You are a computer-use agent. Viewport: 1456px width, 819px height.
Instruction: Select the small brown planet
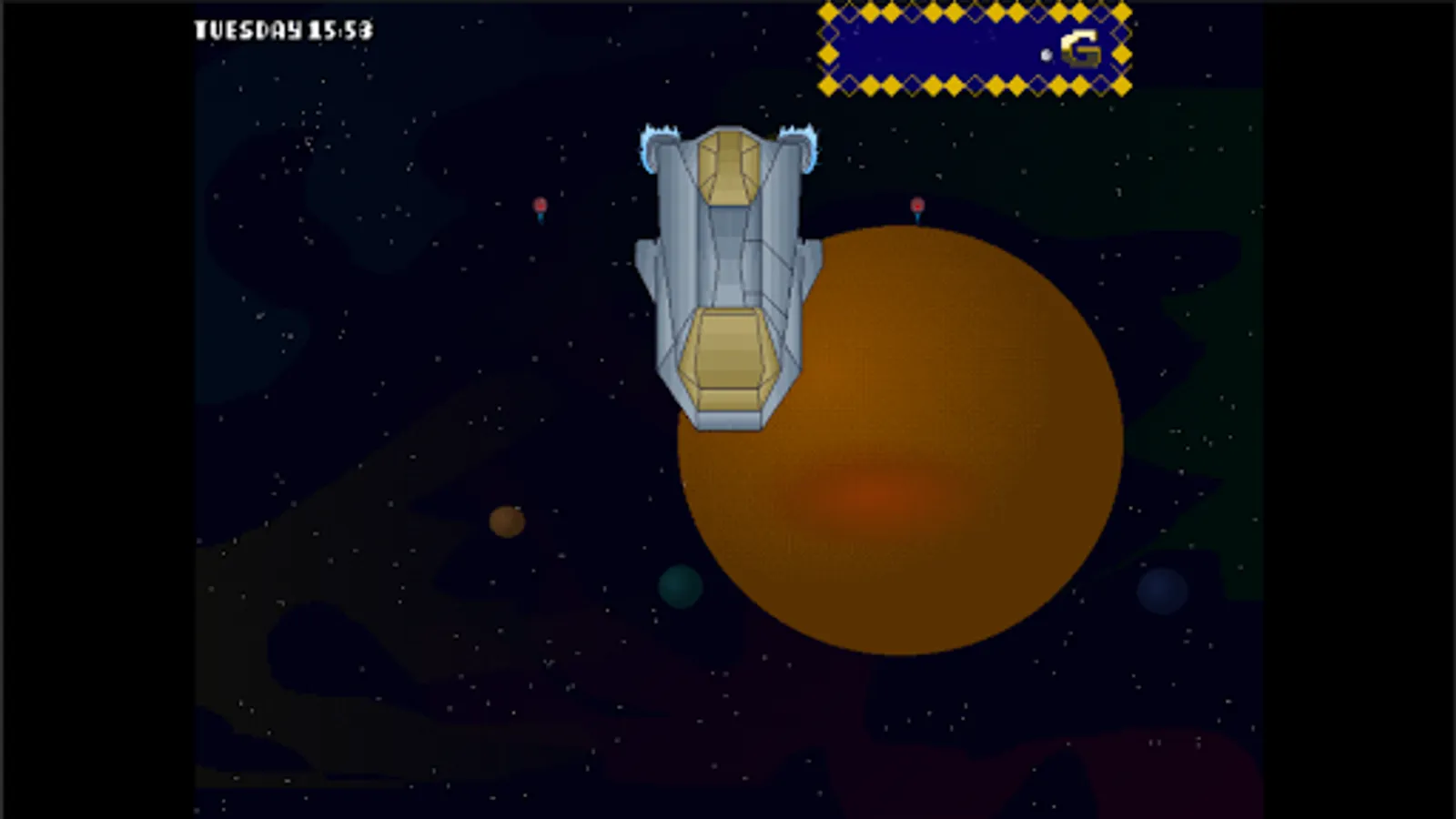pos(507,521)
